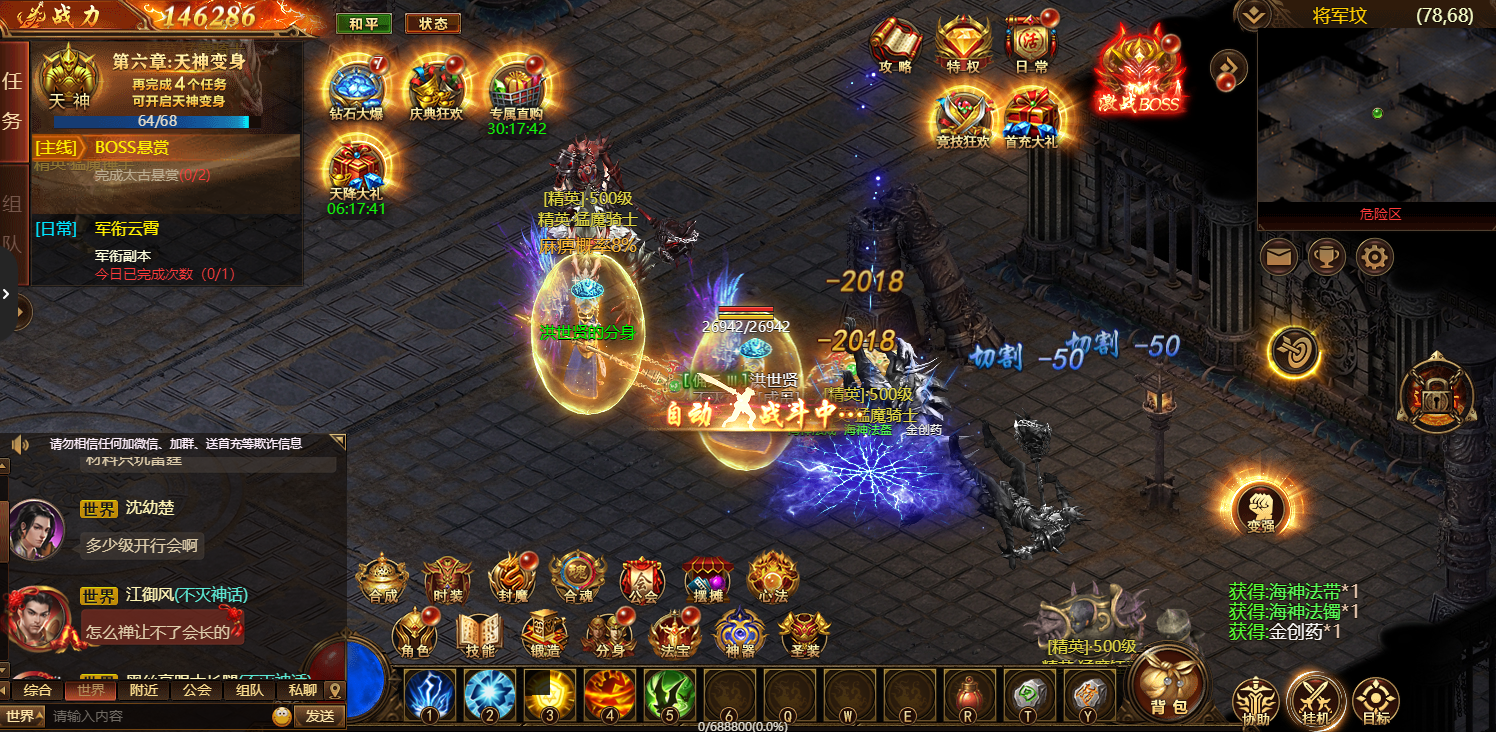This screenshot has width=1496, height=732.
Task: Open the 技能 skills book
Action: point(480,634)
